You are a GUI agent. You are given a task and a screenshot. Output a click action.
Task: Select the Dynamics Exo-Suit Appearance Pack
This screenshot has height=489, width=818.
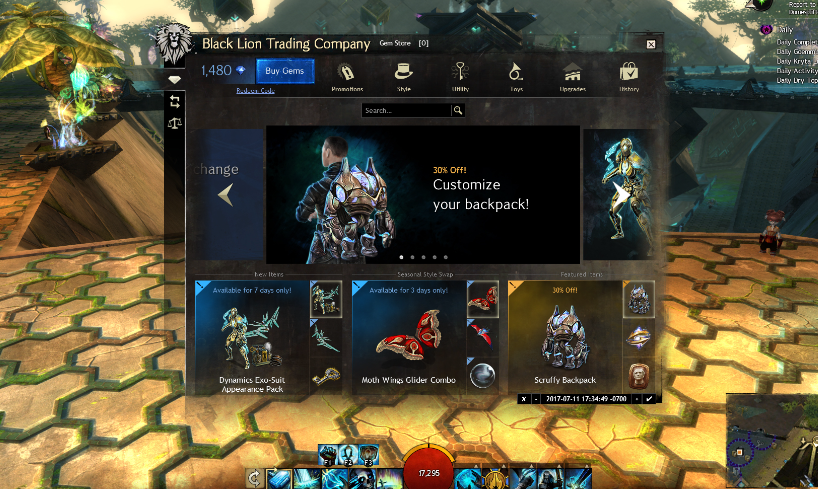pyautogui.click(x=252, y=337)
